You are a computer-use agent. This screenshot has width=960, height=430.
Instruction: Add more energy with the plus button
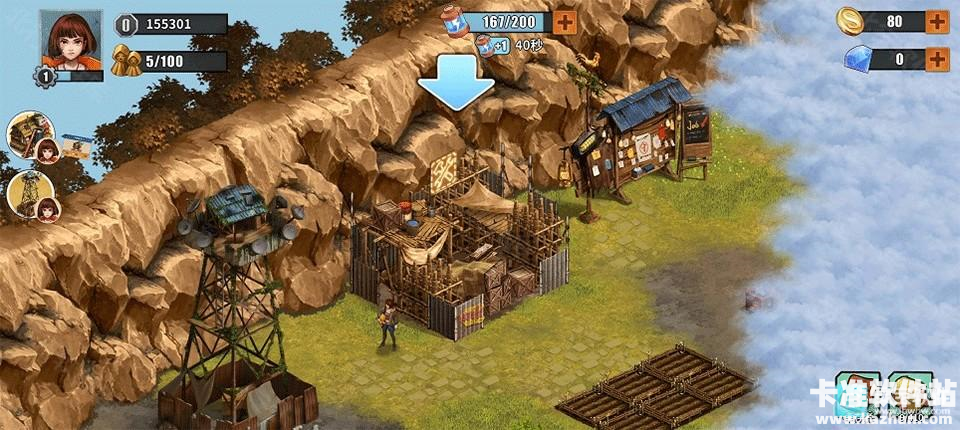click(x=564, y=22)
